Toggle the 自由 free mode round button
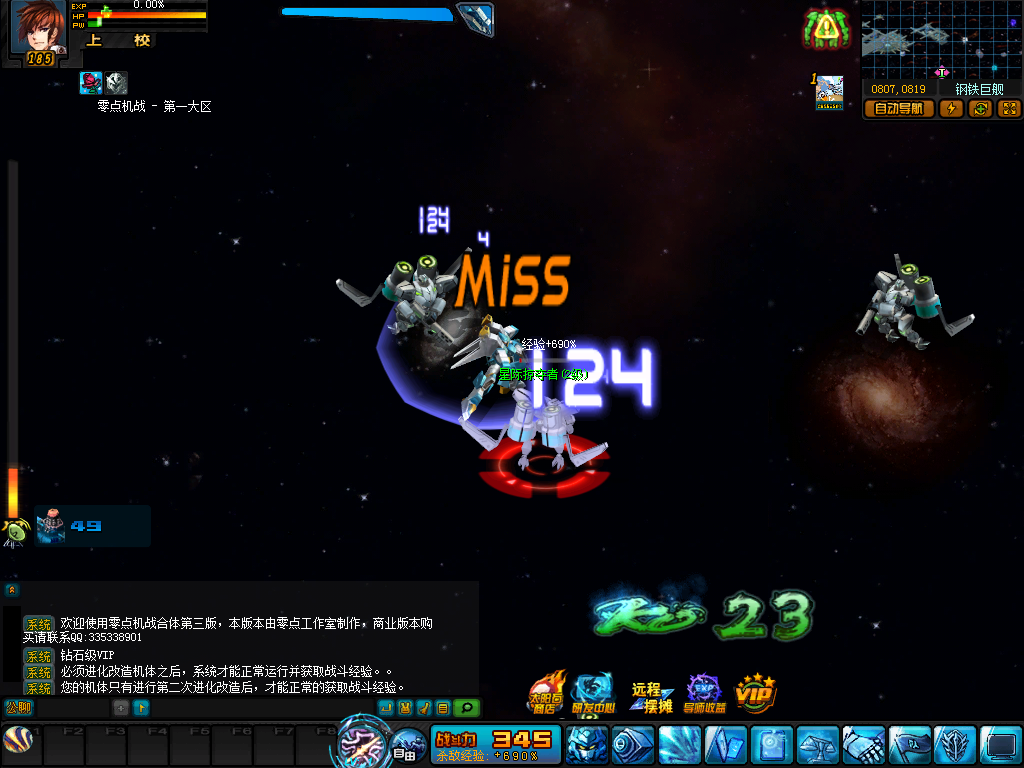 (406, 748)
